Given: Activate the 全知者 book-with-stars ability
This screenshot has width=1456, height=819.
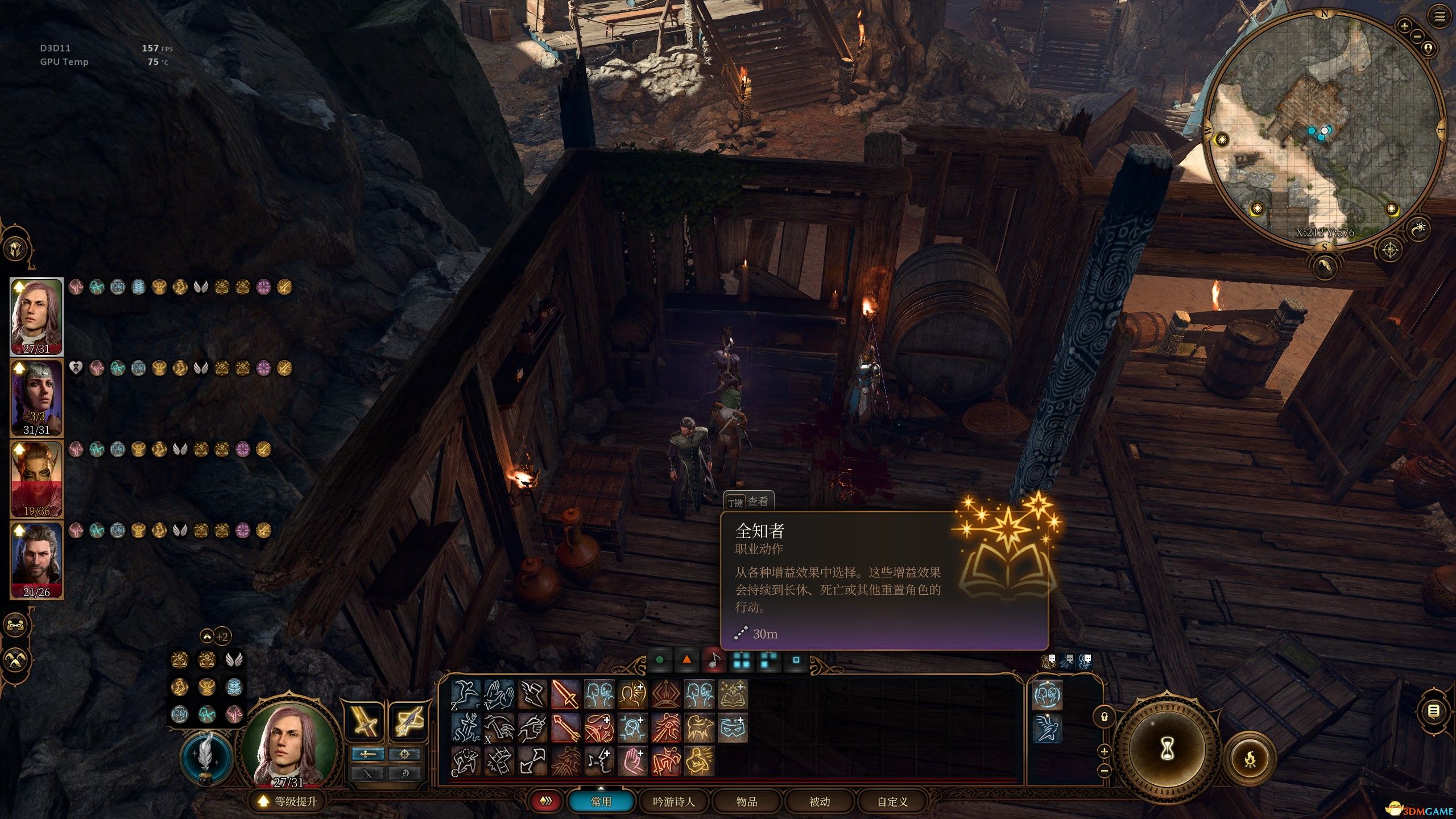Looking at the screenshot, I should click(x=733, y=695).
